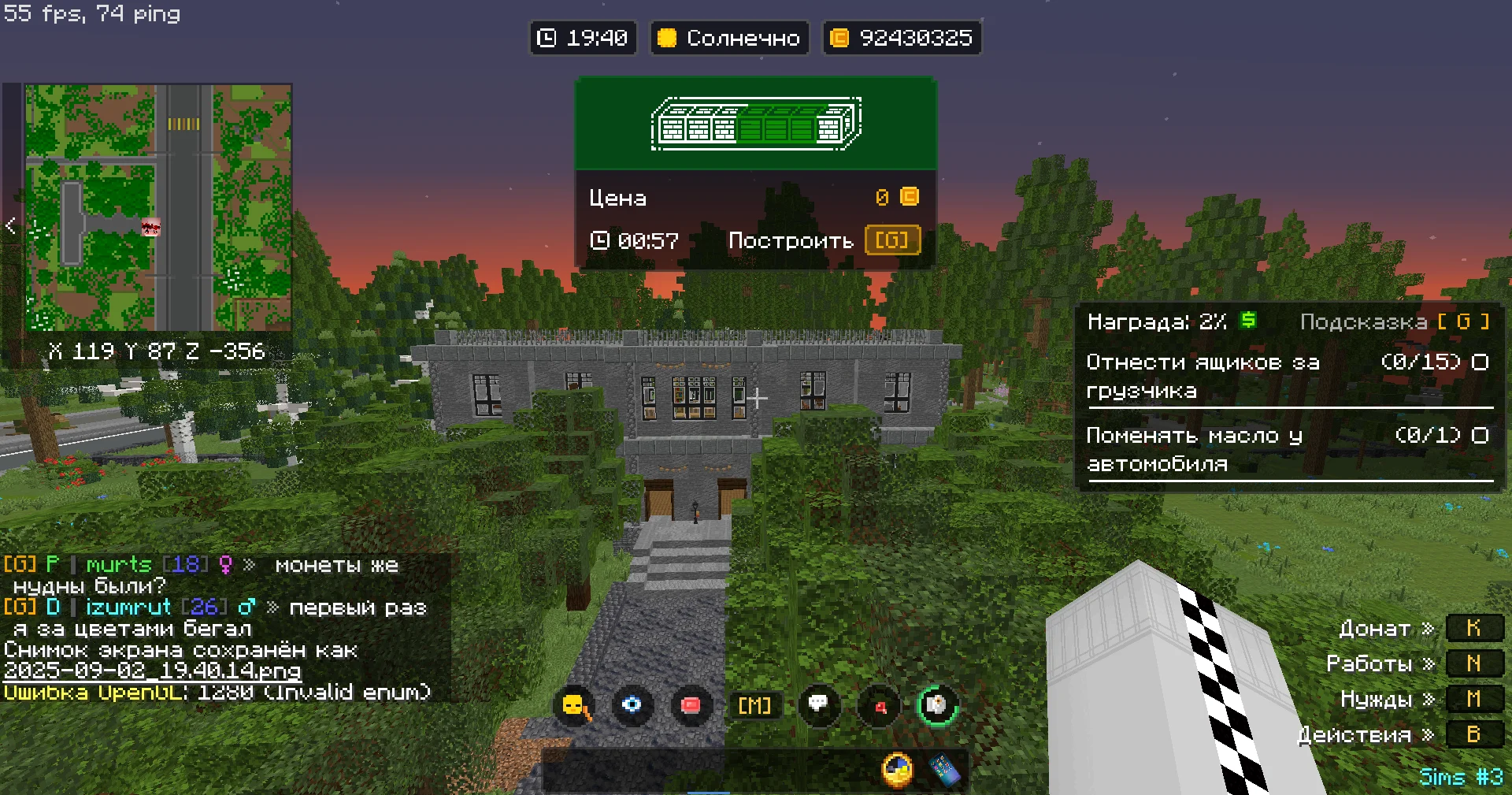Viewport: 1512px width, 795px height.
Task: Select the gold clock hotbar item
Action: pyautogui.click(x=897, y=770)
